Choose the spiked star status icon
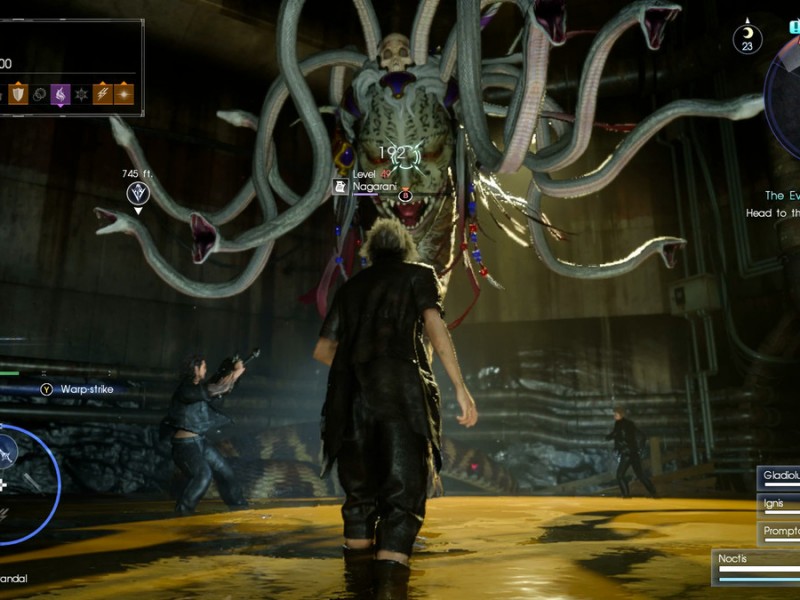This screenshot has width=800, height=600. [x=81, y=95]
